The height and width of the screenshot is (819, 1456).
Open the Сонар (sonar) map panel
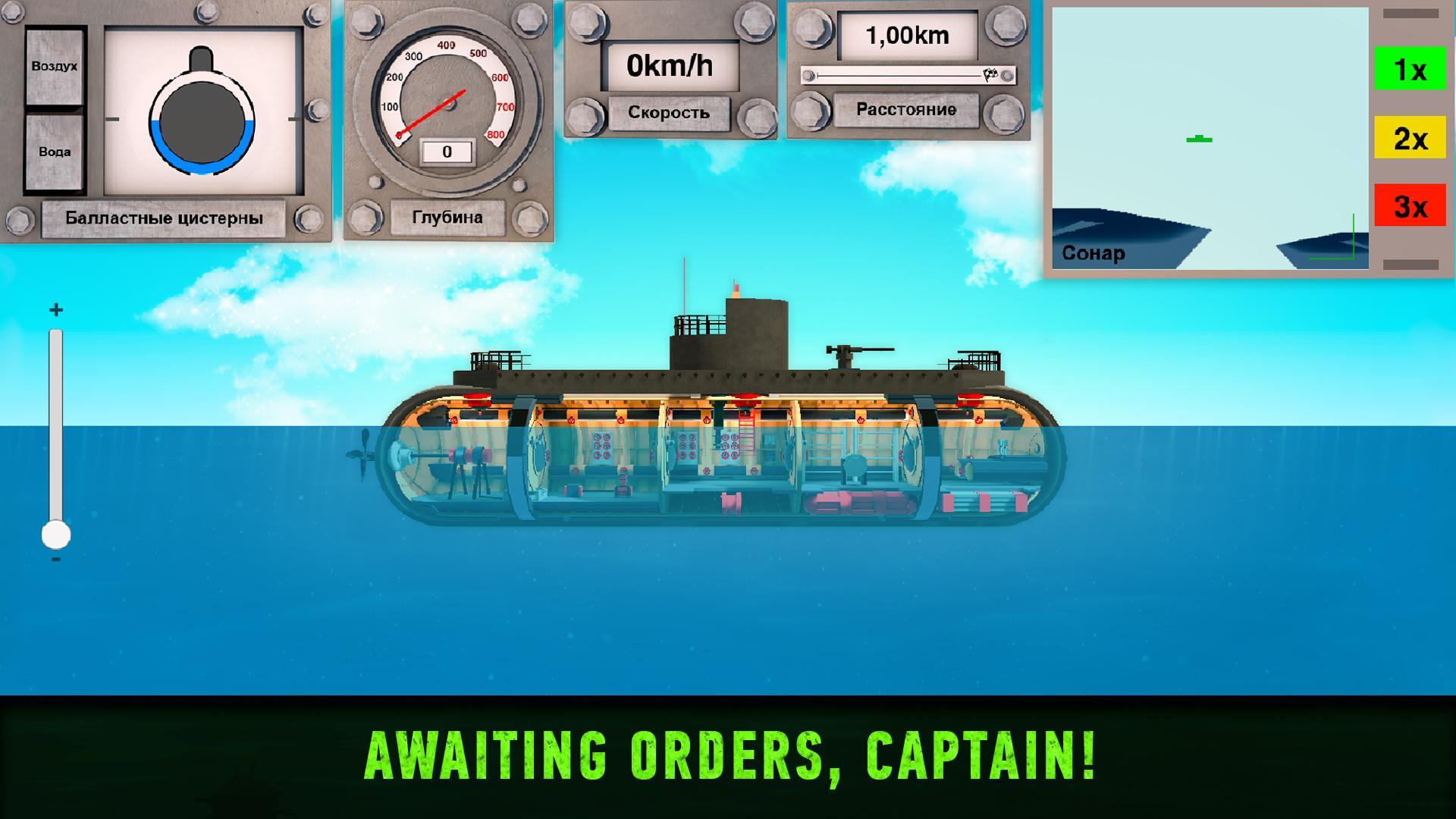(x=1094, y=253)
